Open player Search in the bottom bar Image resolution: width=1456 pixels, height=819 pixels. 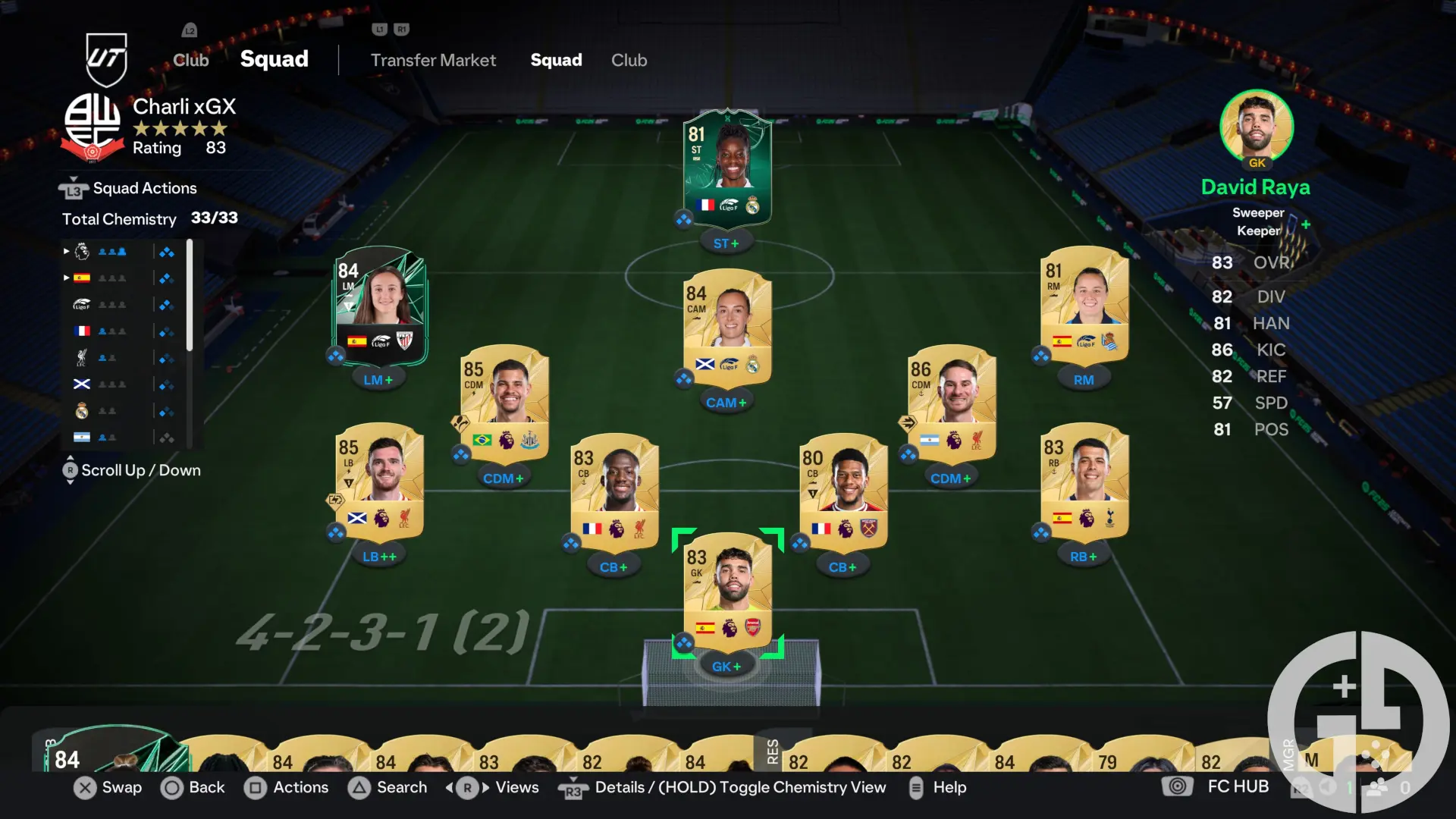click(x=388, y=787)
